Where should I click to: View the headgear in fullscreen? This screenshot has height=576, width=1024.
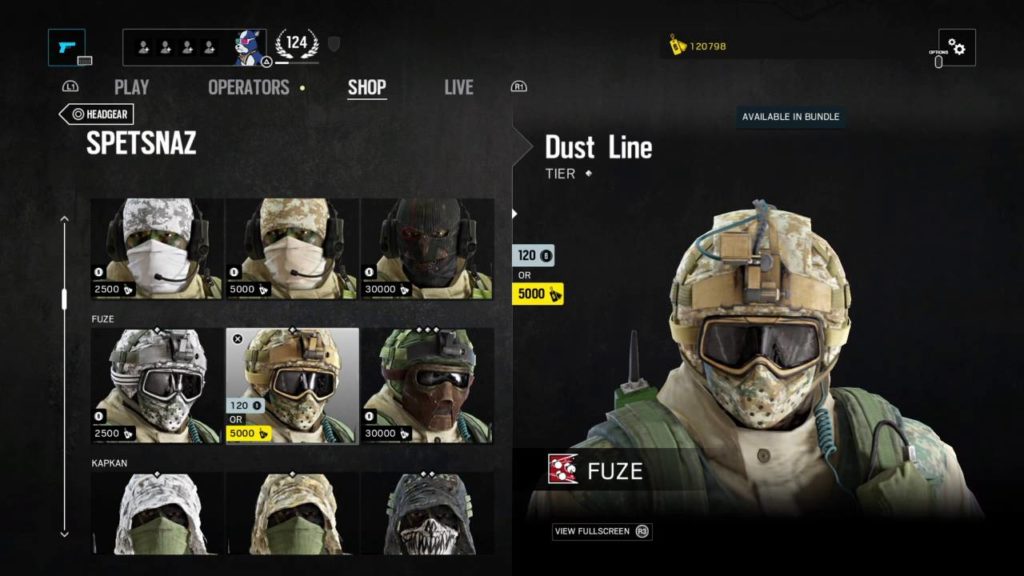[x=602, y=532]
